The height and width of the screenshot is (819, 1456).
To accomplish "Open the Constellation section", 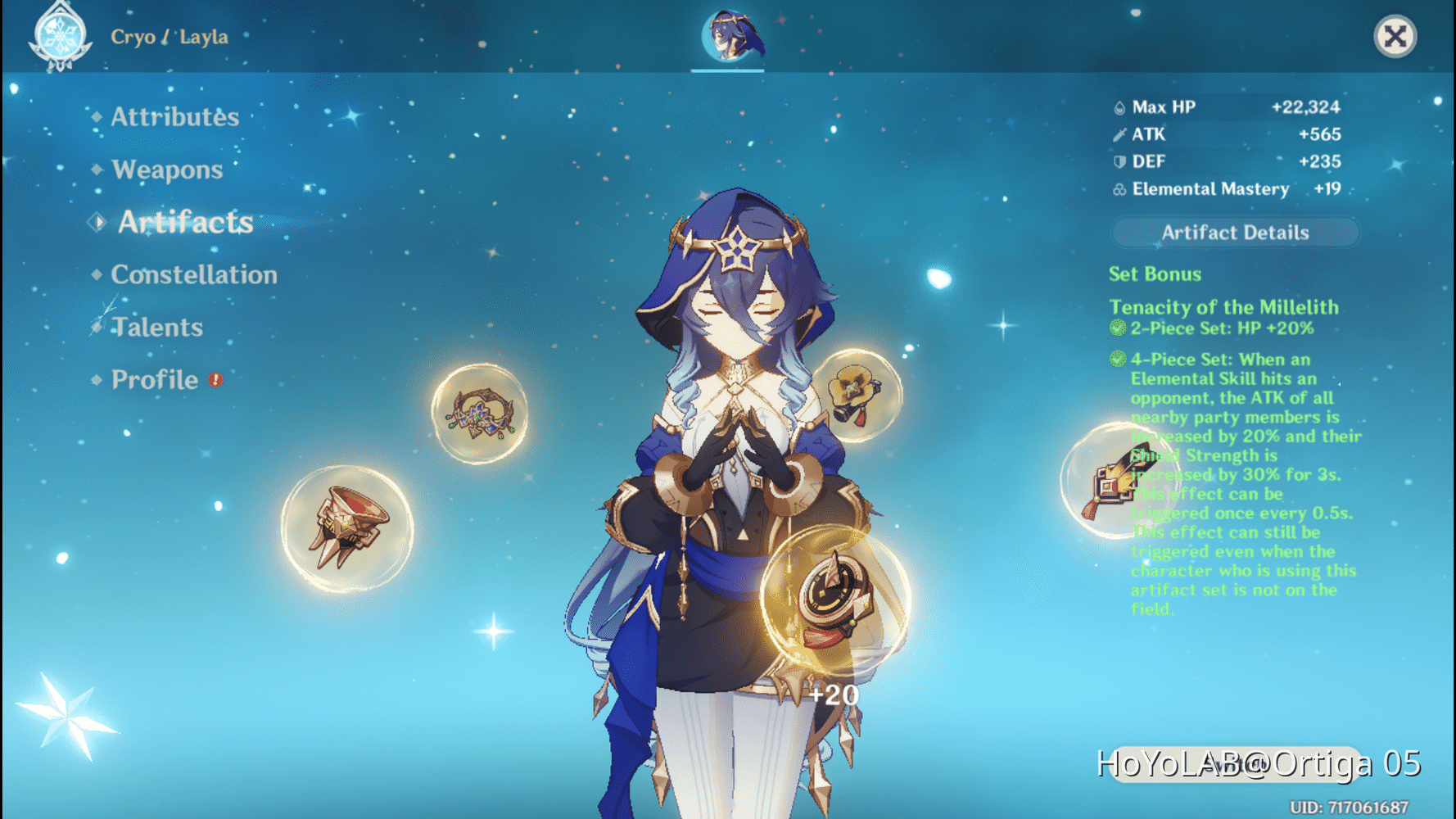I will [x=194, y=274].
